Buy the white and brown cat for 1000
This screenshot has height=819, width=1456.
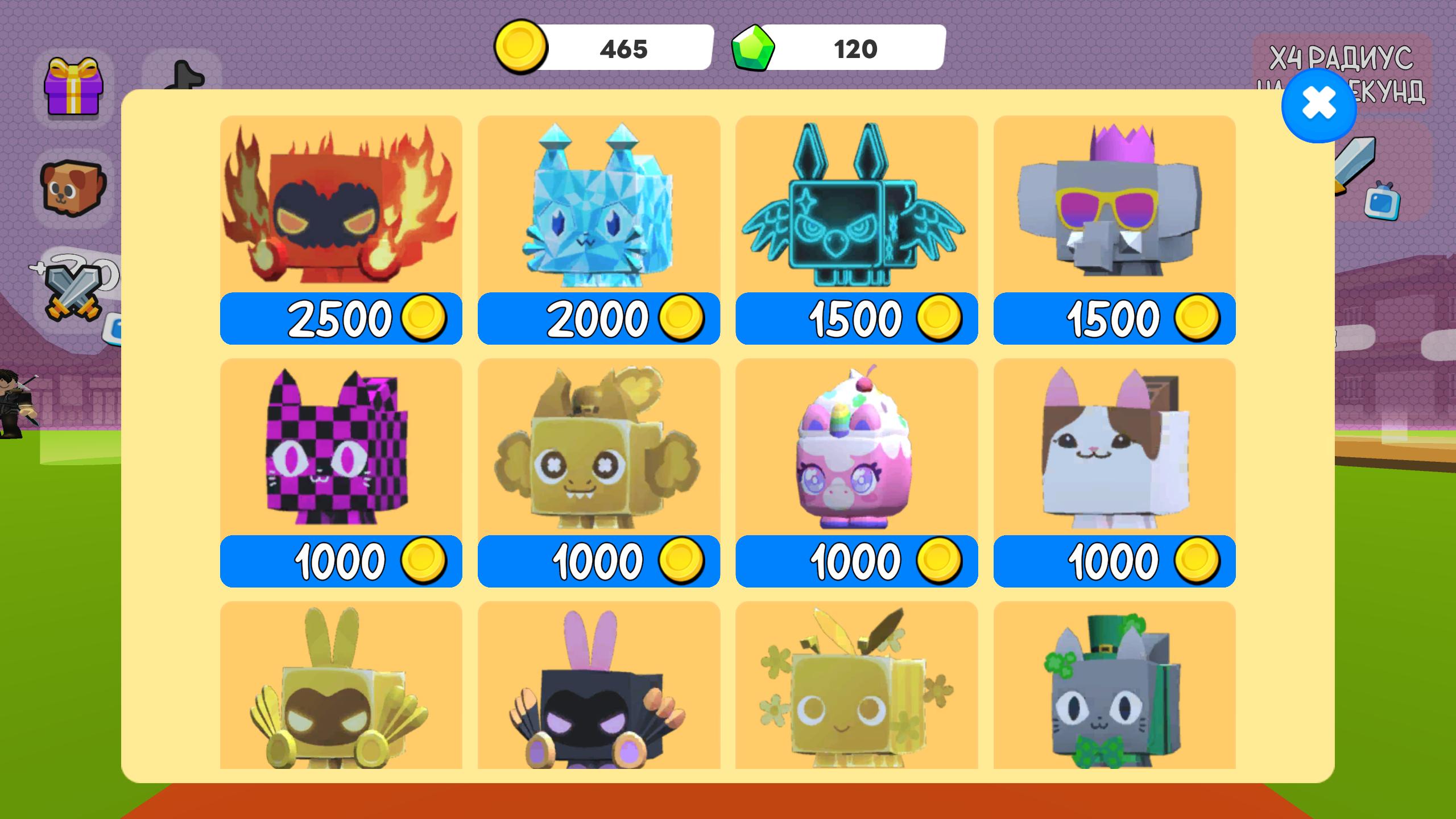pyautogui.click(x=1114, y=561)
